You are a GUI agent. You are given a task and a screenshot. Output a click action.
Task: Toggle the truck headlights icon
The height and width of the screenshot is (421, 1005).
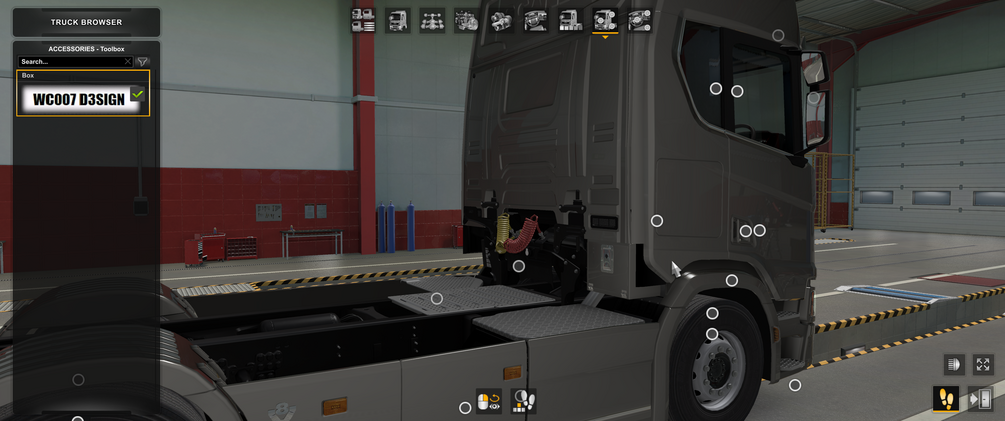tap(954, 365)
